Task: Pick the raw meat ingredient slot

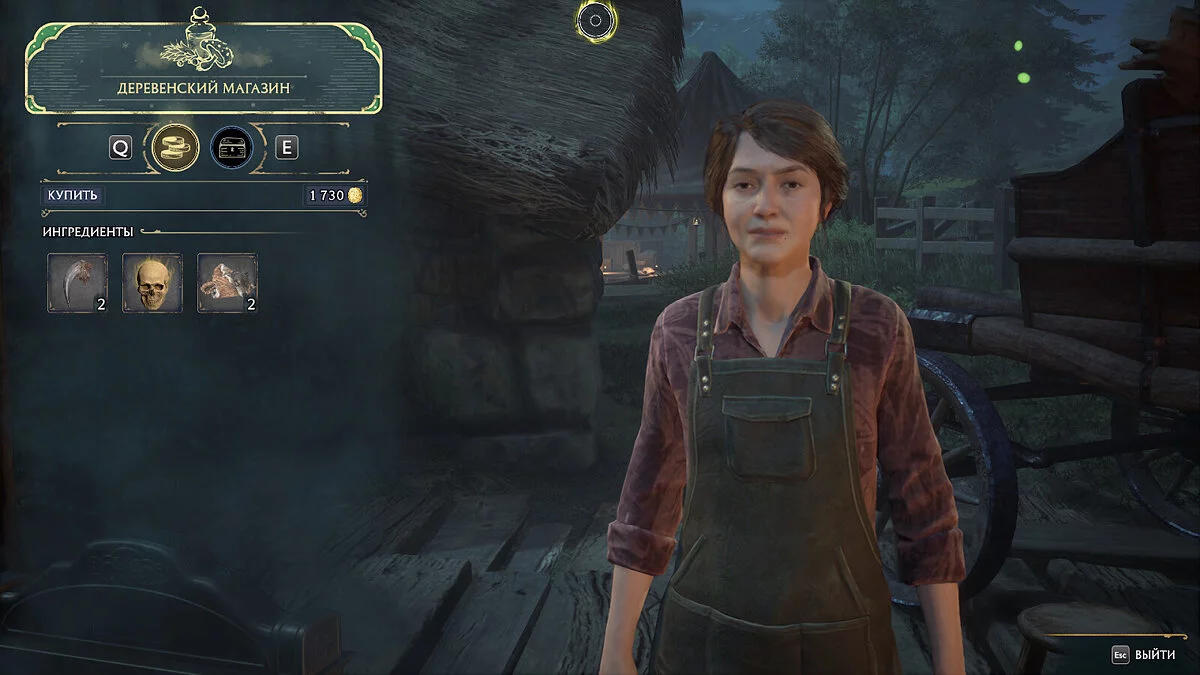Action: coord(227,283)
